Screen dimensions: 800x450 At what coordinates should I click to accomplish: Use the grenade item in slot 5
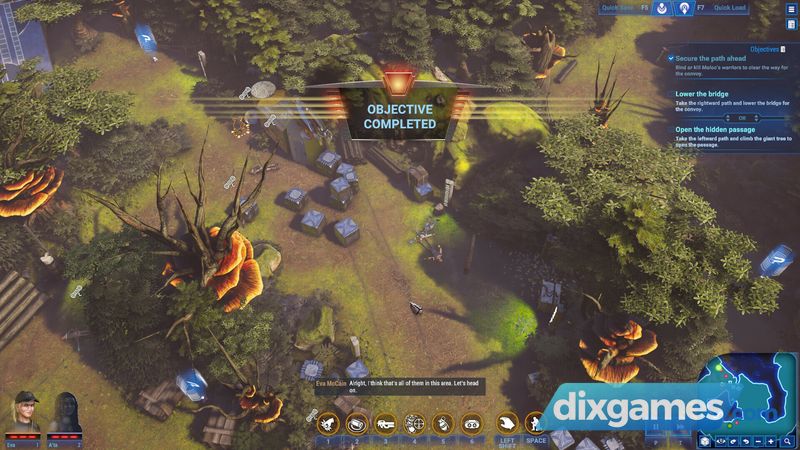point(443,424)
